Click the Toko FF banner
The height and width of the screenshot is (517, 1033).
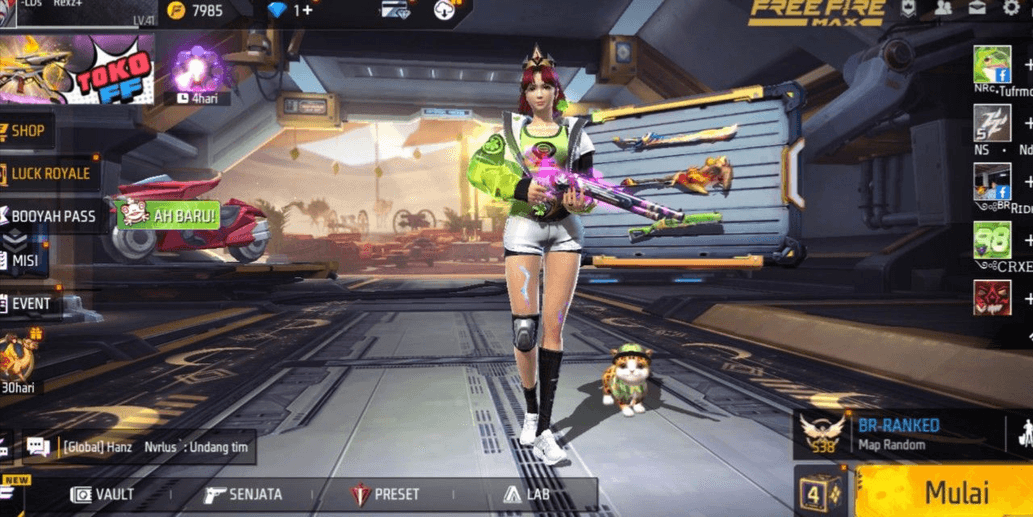(x=78, y=69)
